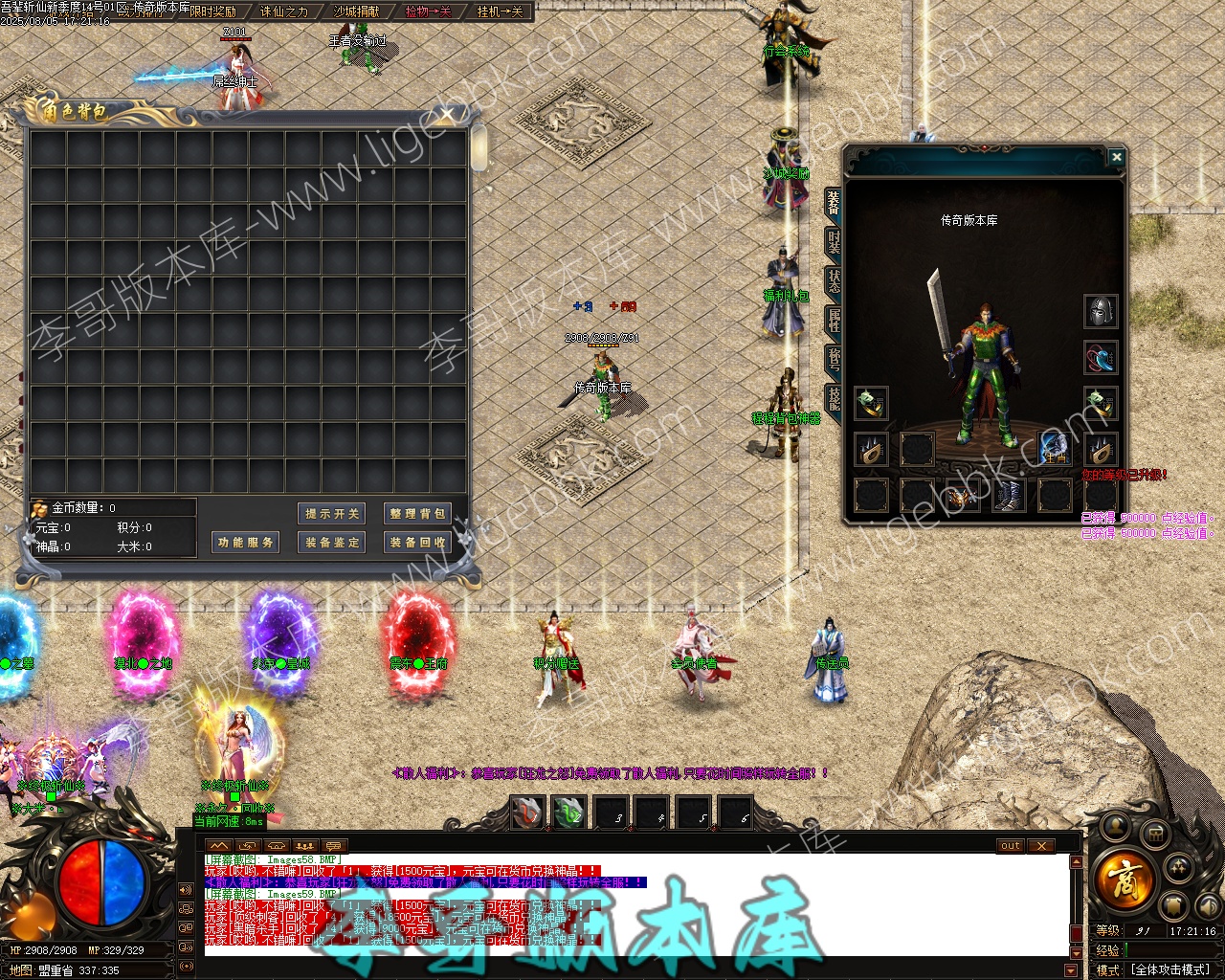This screenshot has width=1225, height=980.
Task: Open the 限时奖励 top menu
Action: pos(212,11)
